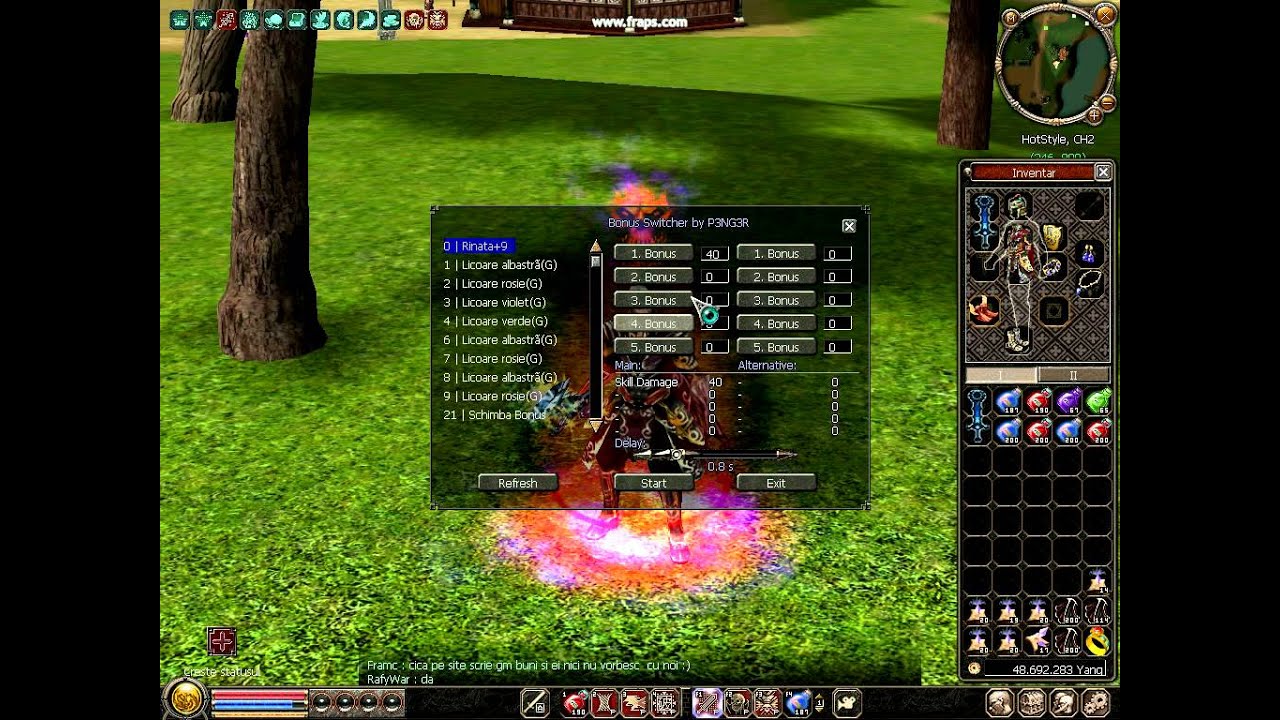
Task: Select the purple potion in the inventory
Action: click(x=1068, y=402)
